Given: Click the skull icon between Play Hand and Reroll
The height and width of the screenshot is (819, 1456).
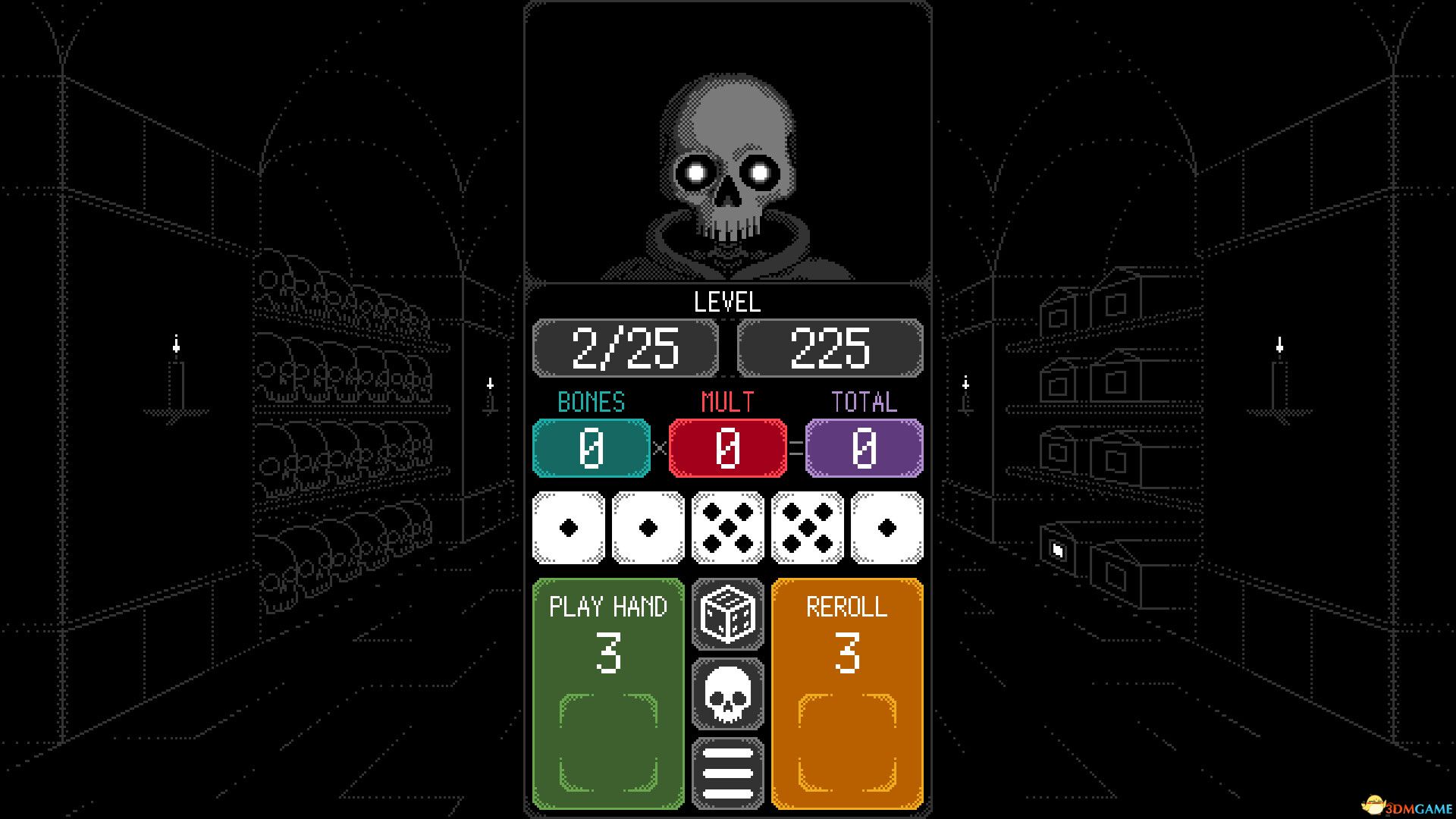Looking at the screenshot, I should [x=727, y=693].
